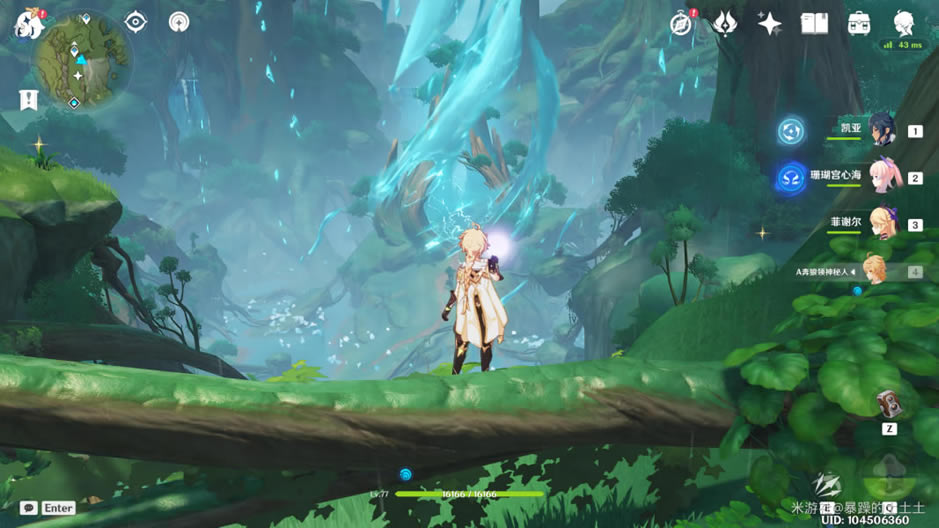This screenshot has height=528, width=939.
Task: Open the chat box speech bubble
Action: 28,508
